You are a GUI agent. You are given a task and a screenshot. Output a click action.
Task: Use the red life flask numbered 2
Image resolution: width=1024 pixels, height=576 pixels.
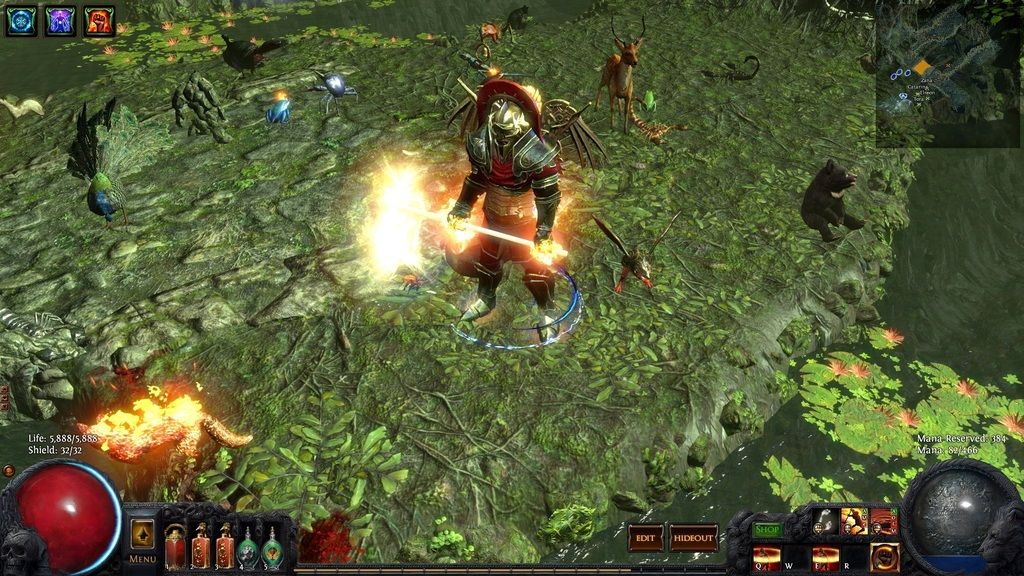pos(201,547)
